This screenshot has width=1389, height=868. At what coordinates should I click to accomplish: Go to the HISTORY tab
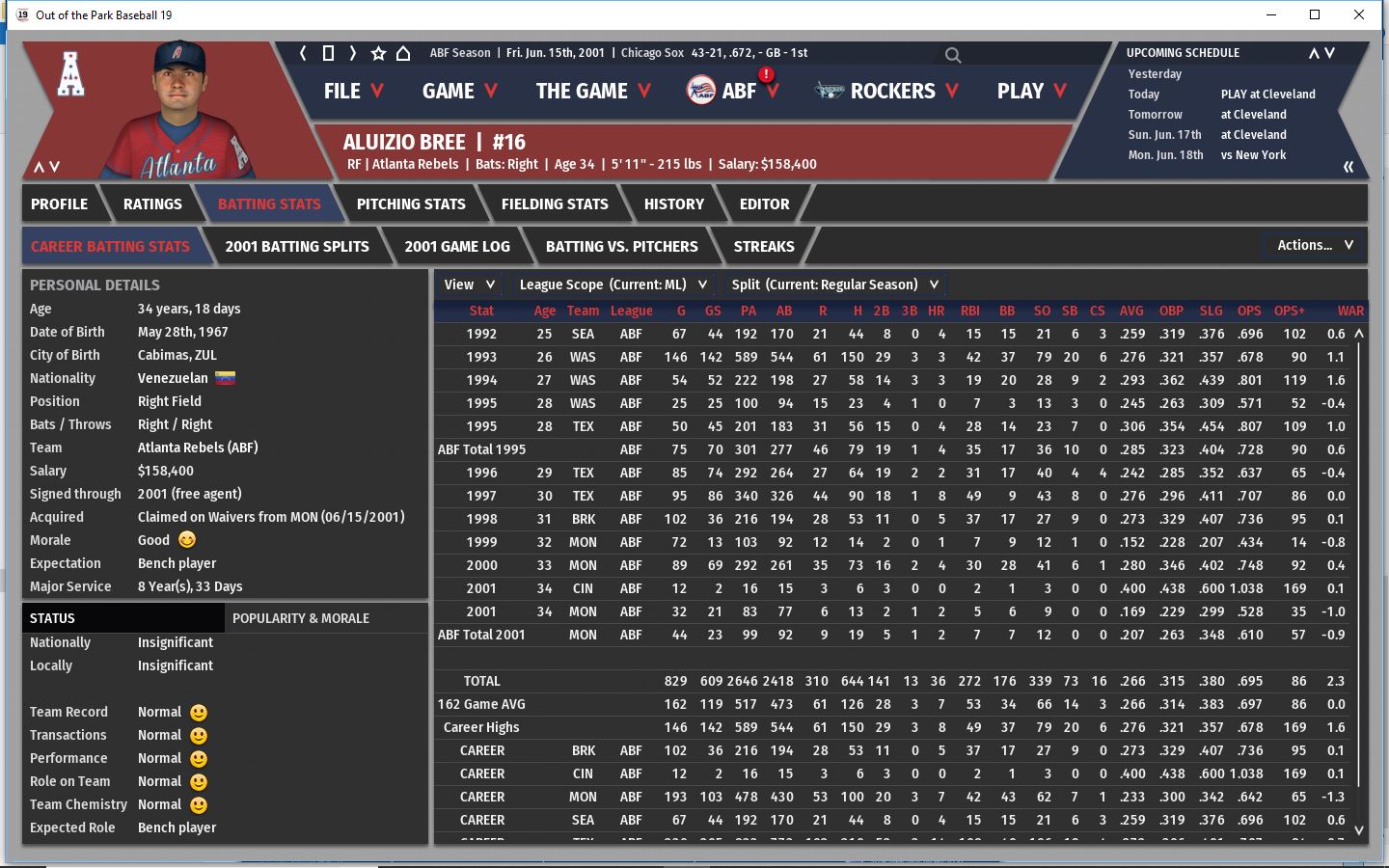point(673,204)
